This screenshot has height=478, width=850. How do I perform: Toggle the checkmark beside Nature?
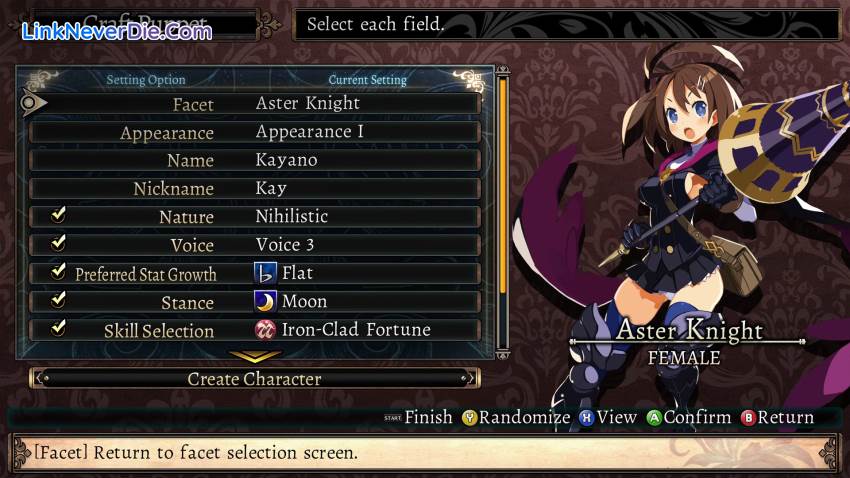pos(59,215)
